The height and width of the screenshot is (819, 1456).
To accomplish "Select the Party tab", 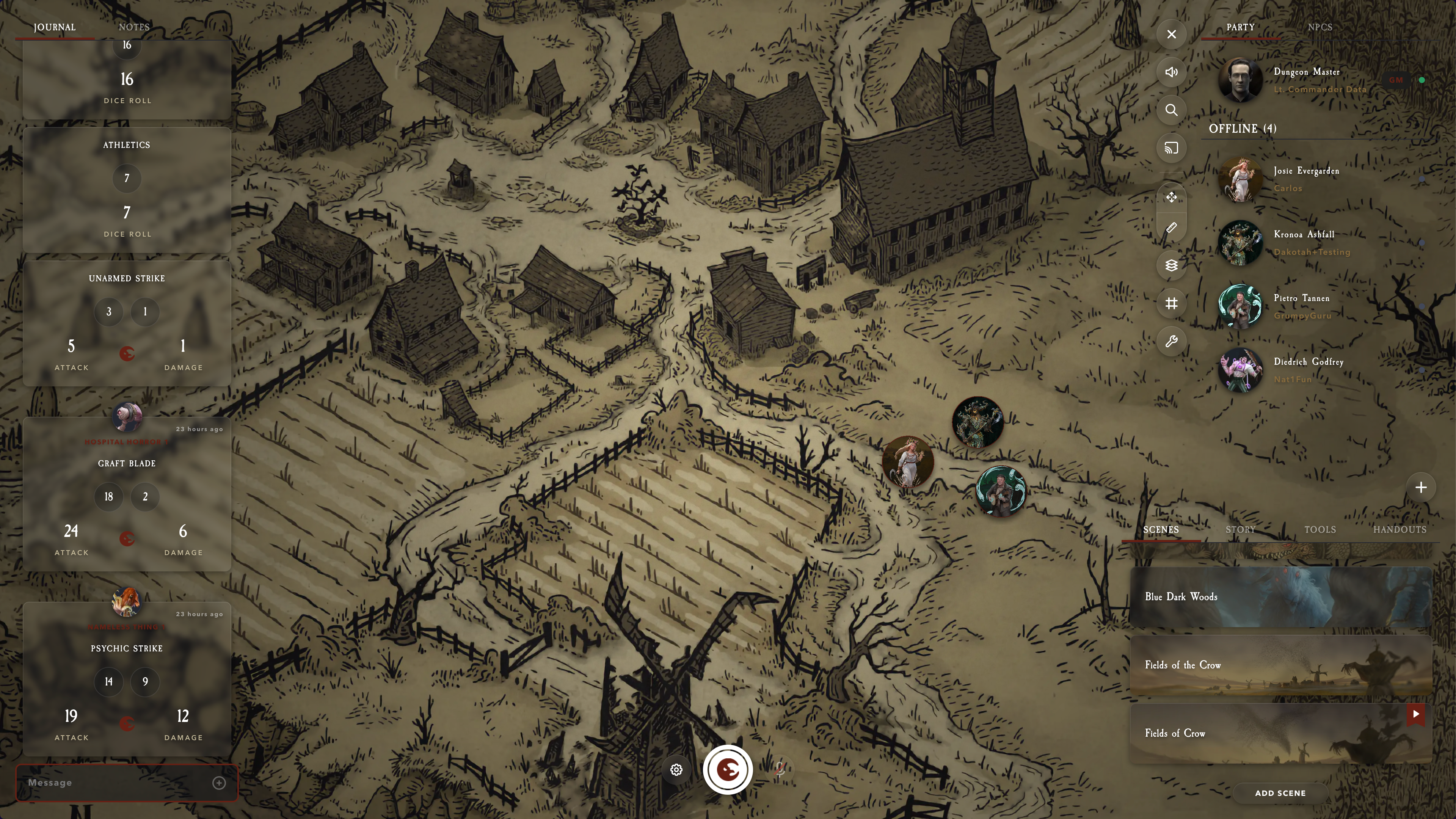I will 1240,27.
